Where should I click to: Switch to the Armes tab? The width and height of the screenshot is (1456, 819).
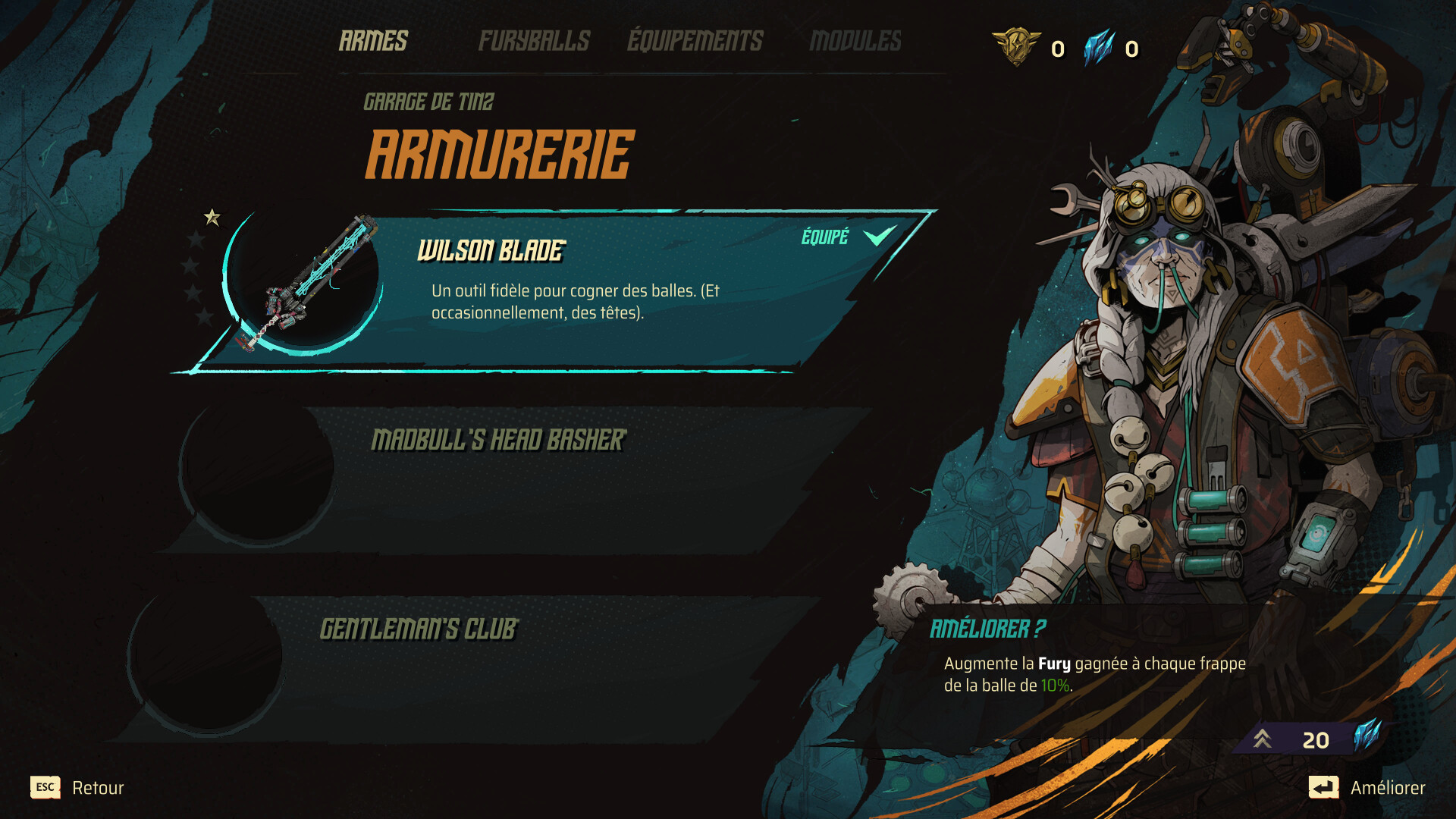click(x=373, y=41)
